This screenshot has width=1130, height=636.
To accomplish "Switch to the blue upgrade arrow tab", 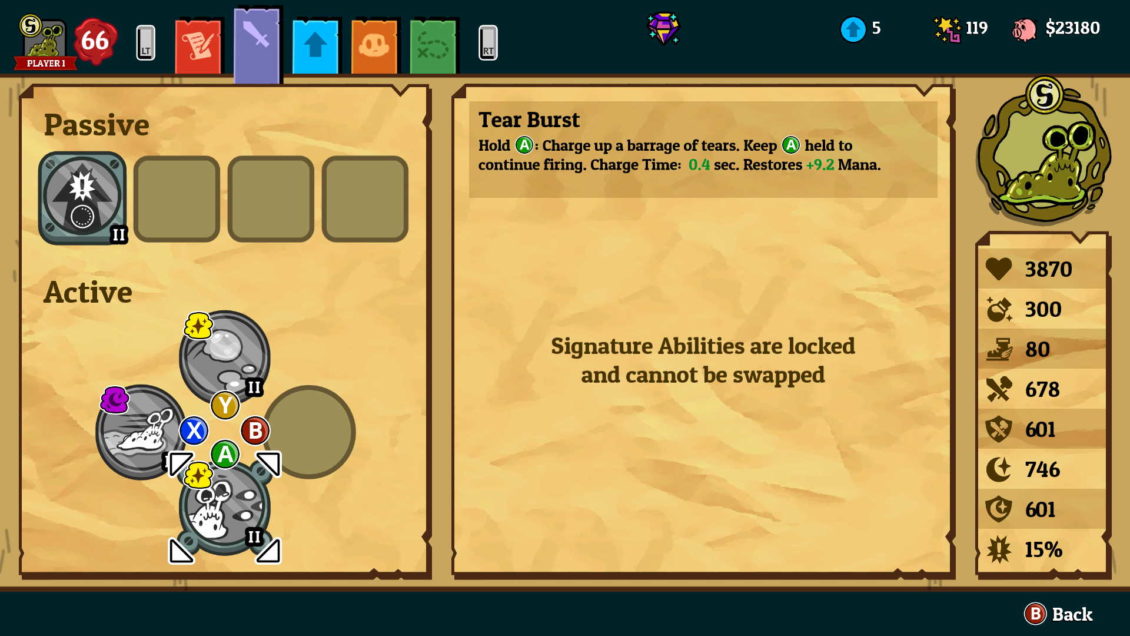I will 315,47.
